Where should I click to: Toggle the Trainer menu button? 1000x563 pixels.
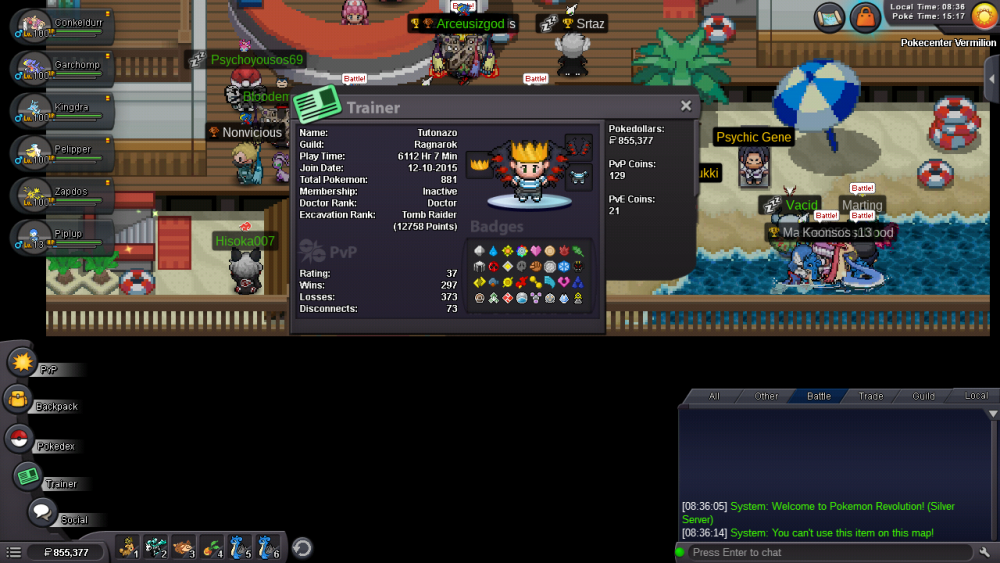click(x=28, y=477)
